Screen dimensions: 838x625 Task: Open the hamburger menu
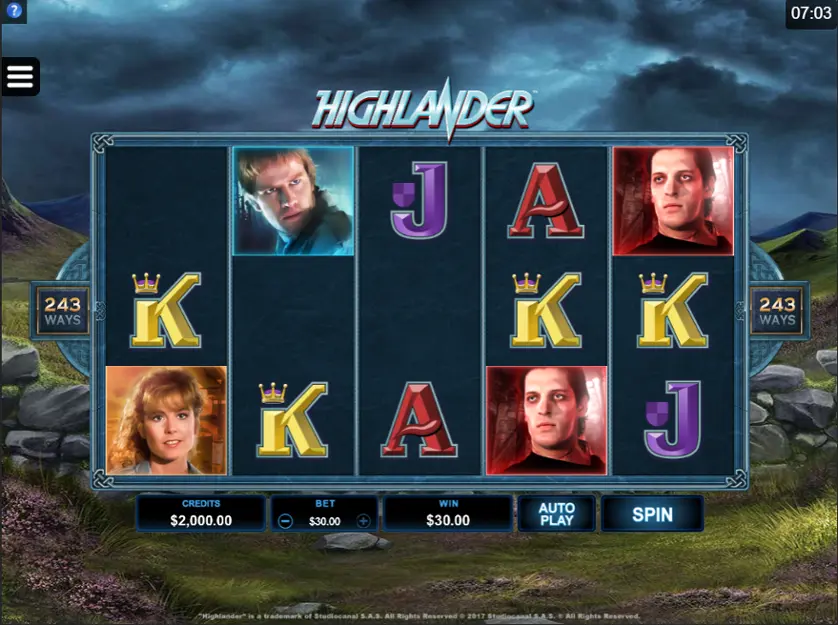tap(20, 76)
